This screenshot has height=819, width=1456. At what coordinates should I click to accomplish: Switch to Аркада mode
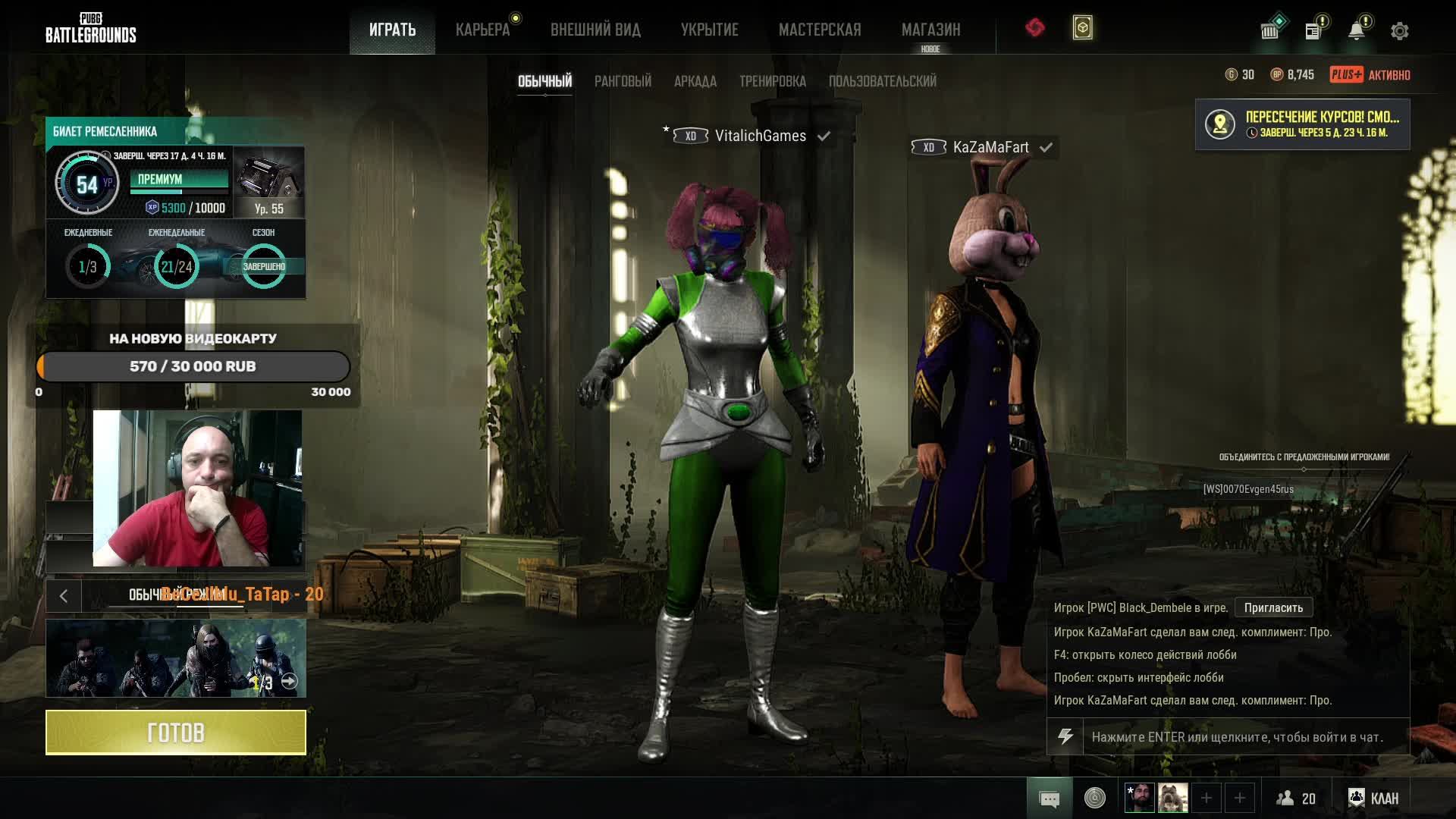[695, 81]
